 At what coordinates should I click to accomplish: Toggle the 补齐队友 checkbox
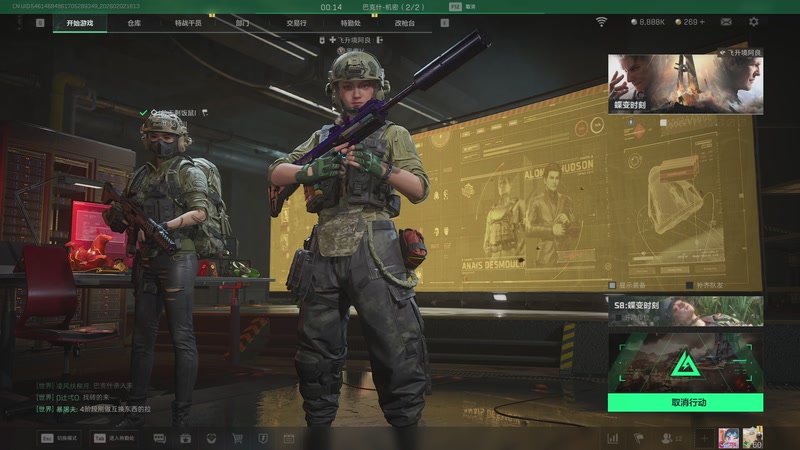[x=689, y=285]
